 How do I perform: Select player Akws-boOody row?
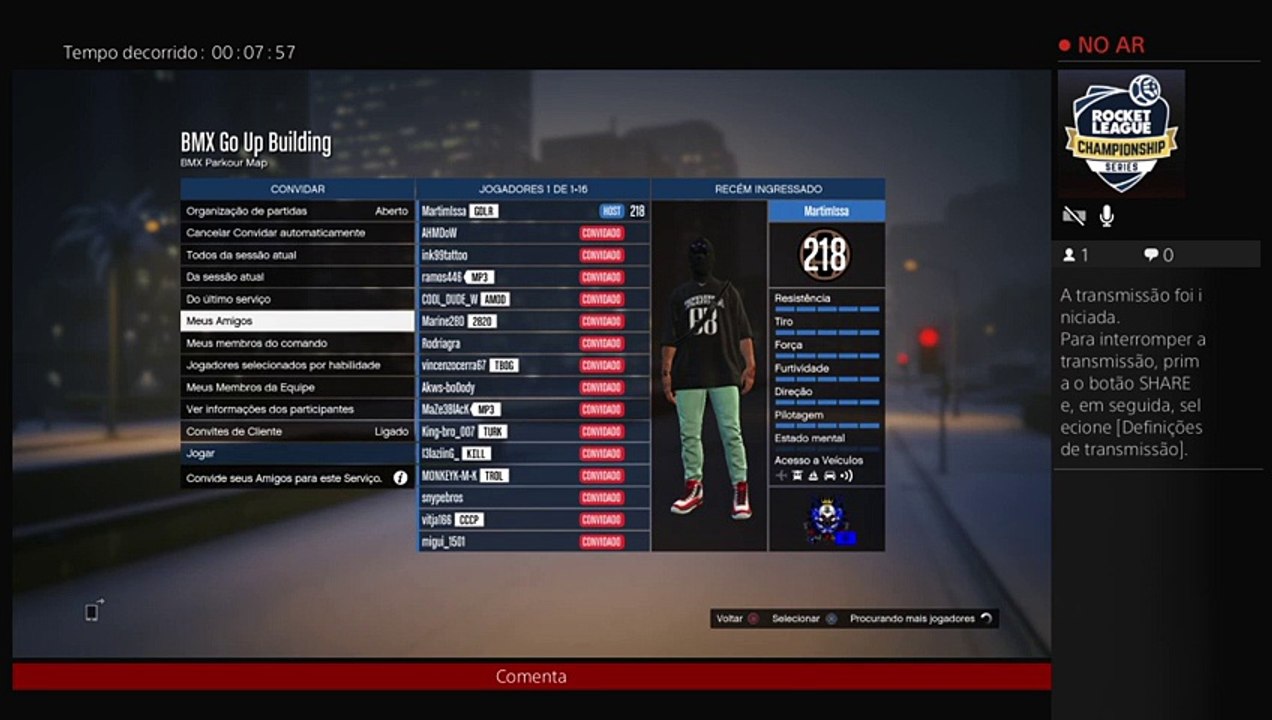pos(533,387)
